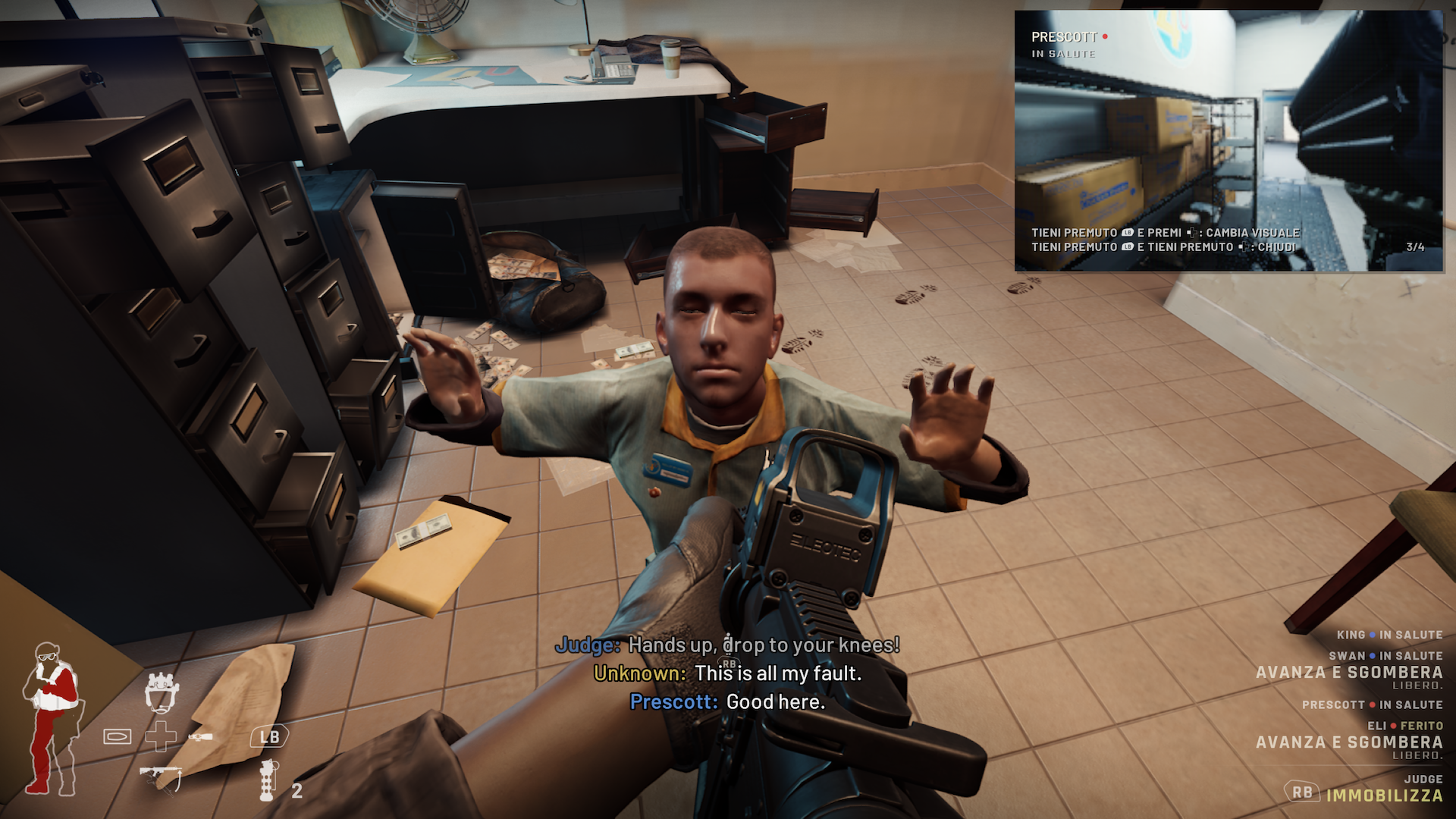Viewport: 1456px width, 819px height.
Task: Open Prescott's squad camera feed
Action: click(1228, 140)
